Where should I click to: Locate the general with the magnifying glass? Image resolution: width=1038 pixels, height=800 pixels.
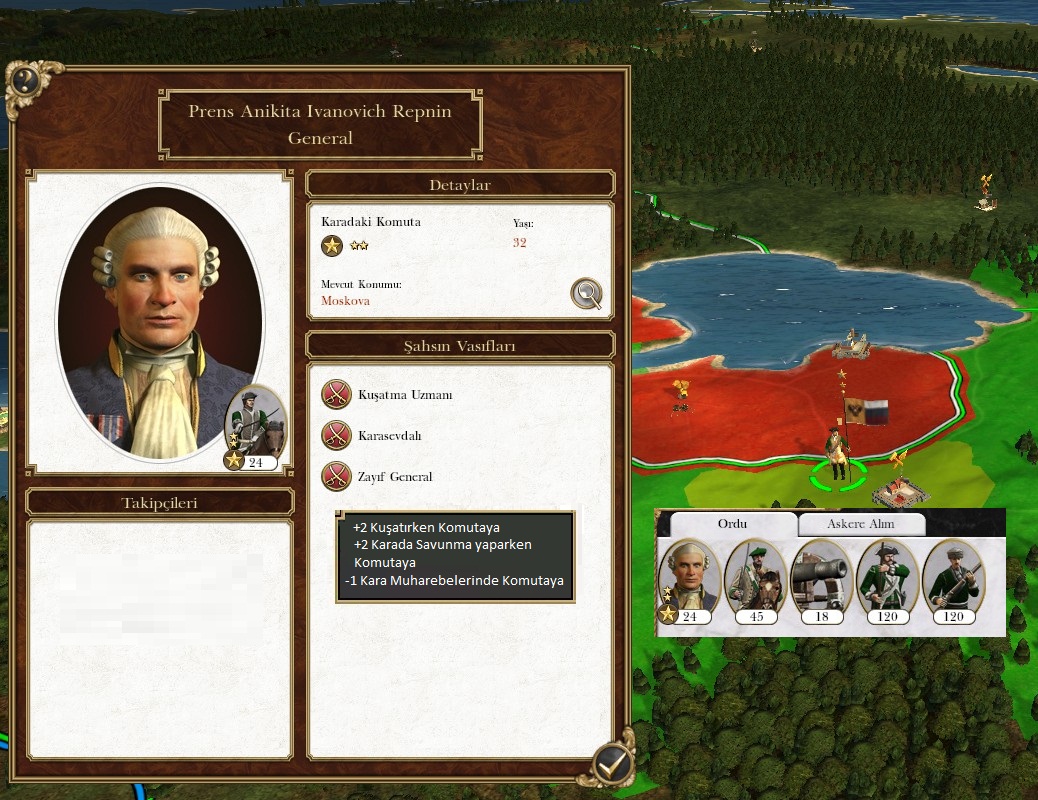click(586, 294)
